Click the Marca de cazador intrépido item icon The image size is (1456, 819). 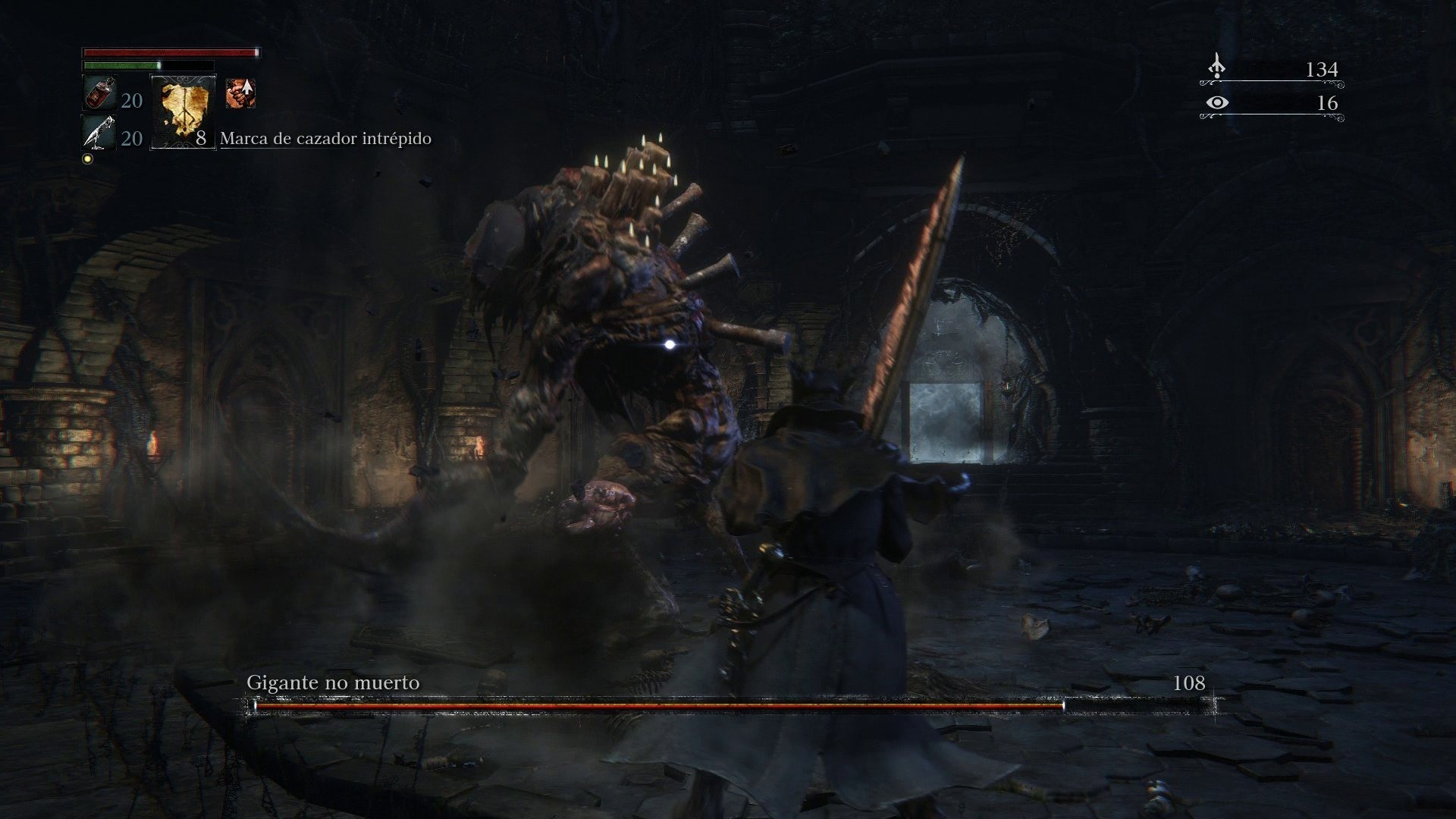pos(183,112)
